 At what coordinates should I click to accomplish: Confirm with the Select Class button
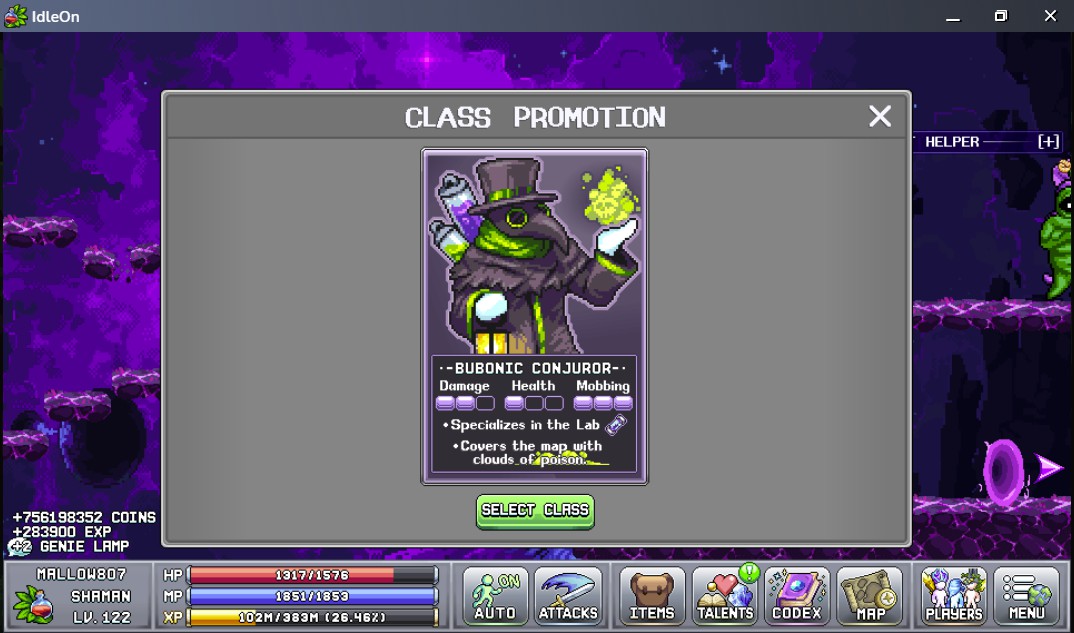535,510
